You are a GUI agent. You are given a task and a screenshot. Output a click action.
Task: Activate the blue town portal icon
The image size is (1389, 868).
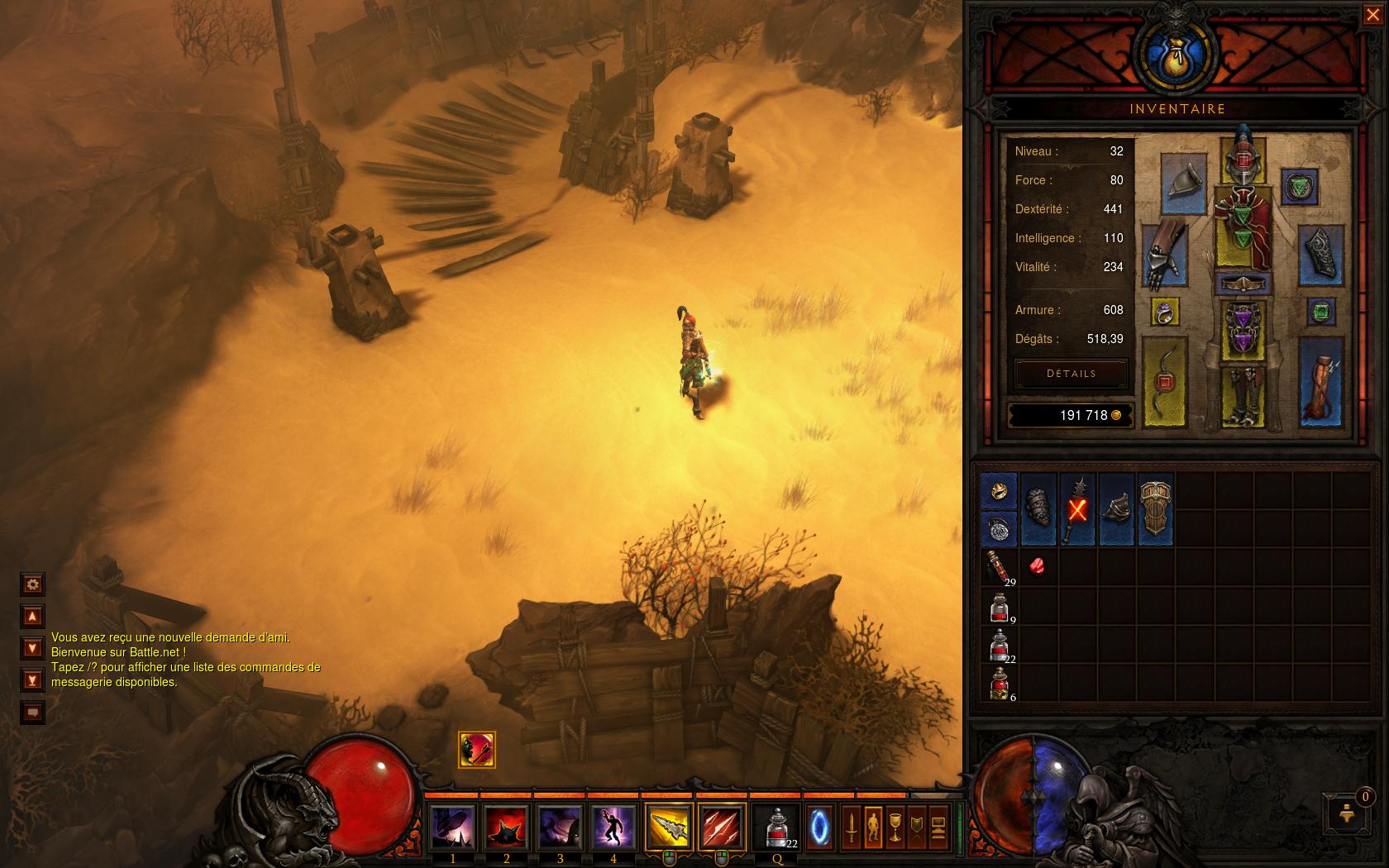tap(819, 827)
